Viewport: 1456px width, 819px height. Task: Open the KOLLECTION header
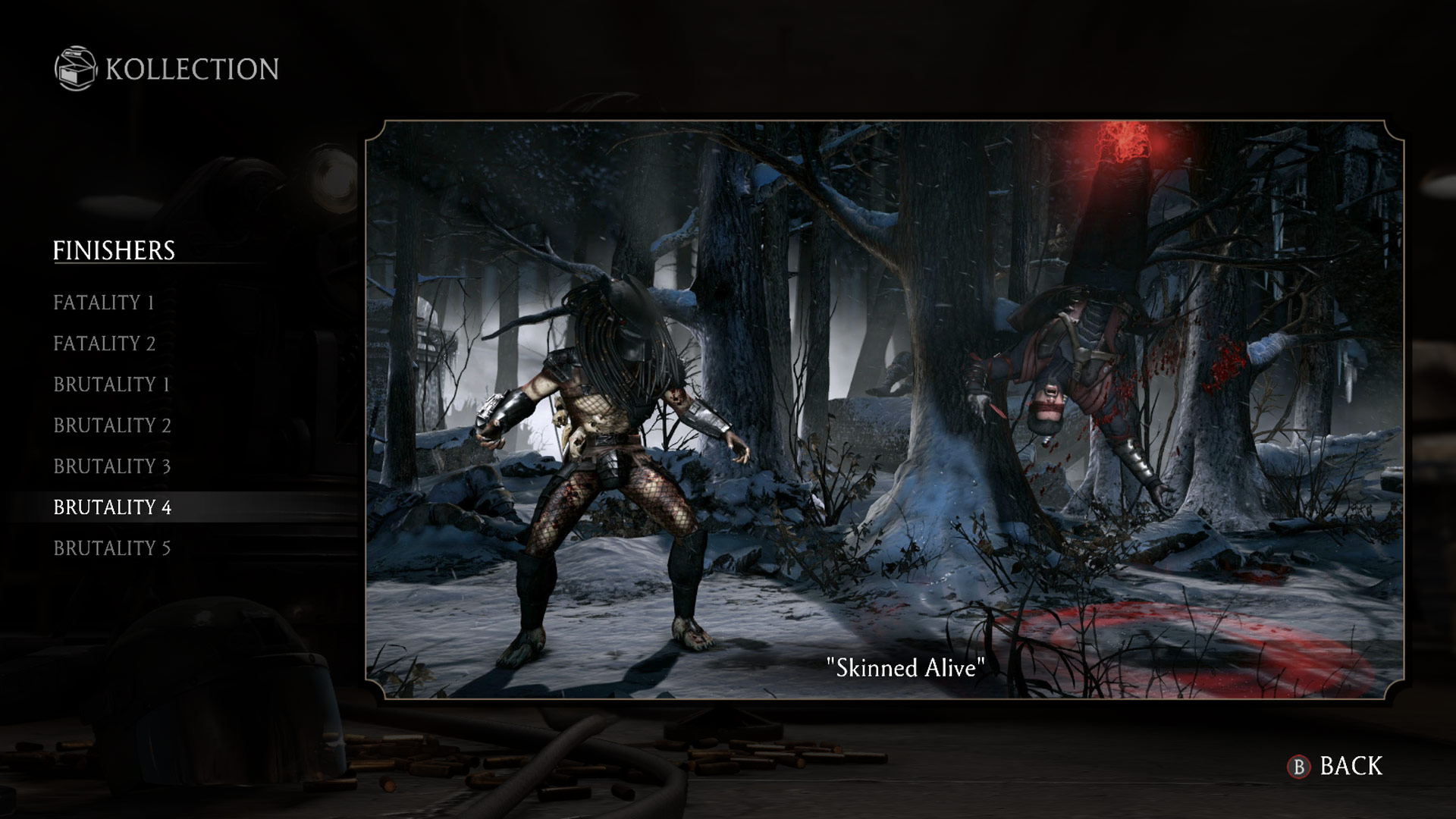click(x=190, y=70)
